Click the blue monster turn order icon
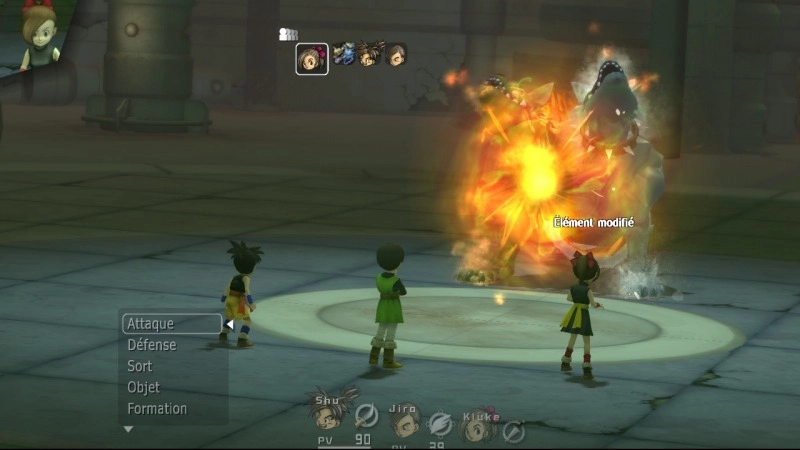 tap(344, 54)
